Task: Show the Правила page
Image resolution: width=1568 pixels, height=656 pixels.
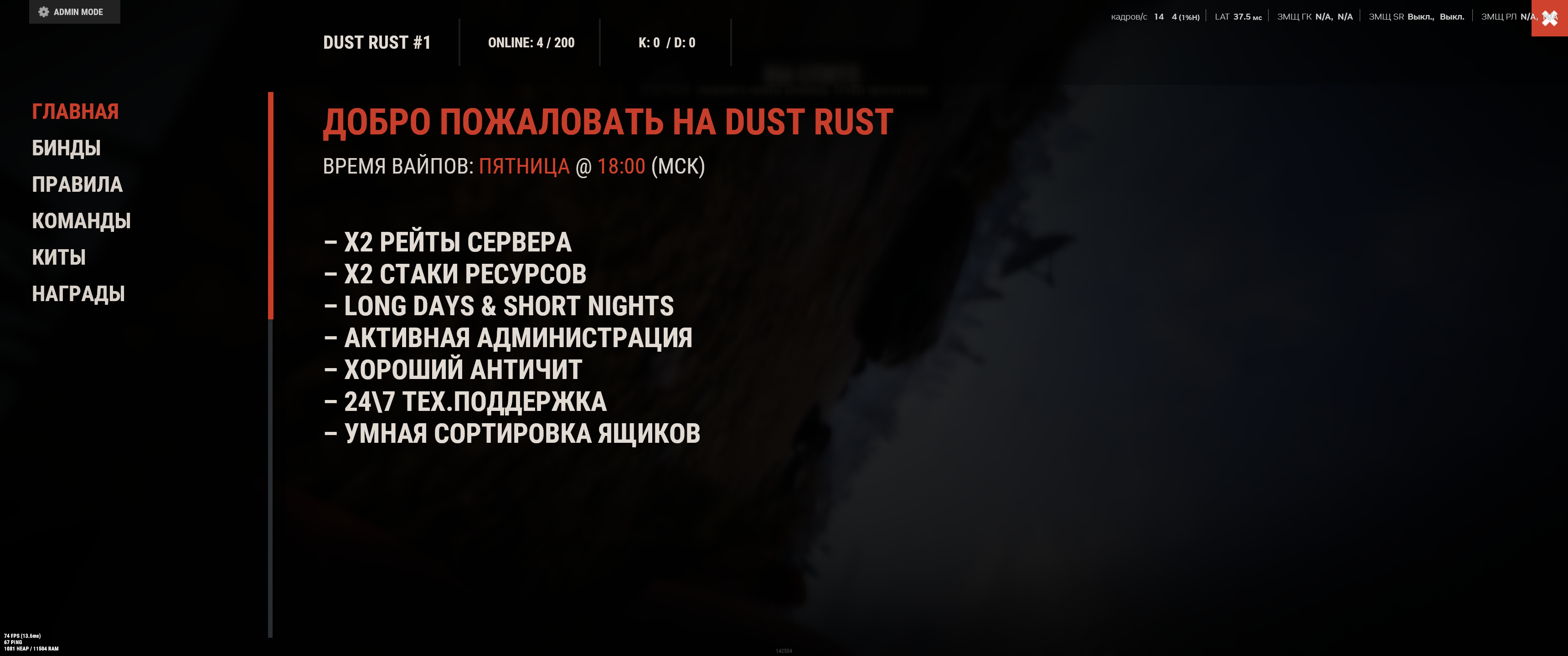Action: (x=77, y=184)
